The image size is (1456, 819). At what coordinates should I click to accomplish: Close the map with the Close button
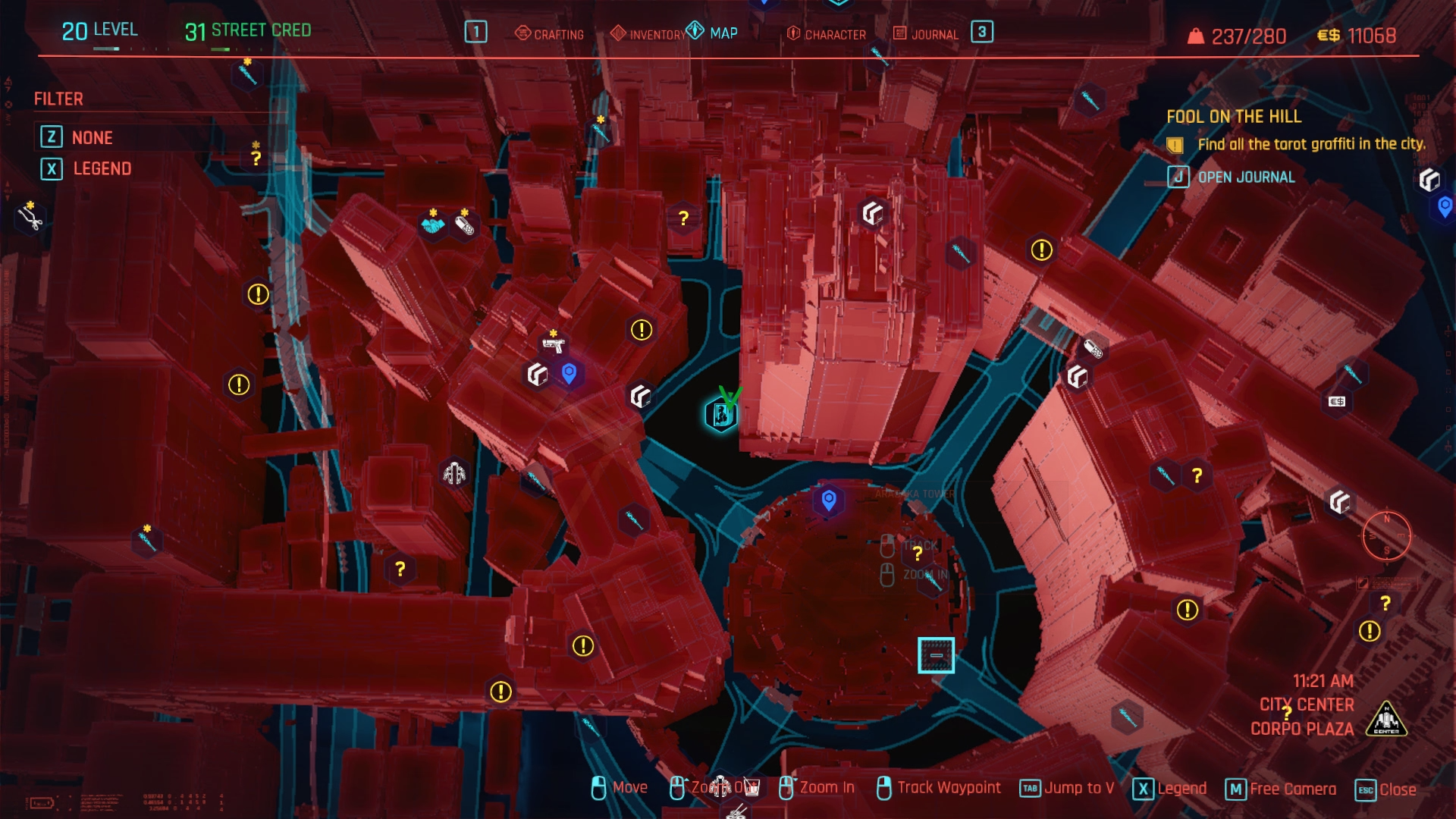pyautogui.click(x=1386, y=789)
